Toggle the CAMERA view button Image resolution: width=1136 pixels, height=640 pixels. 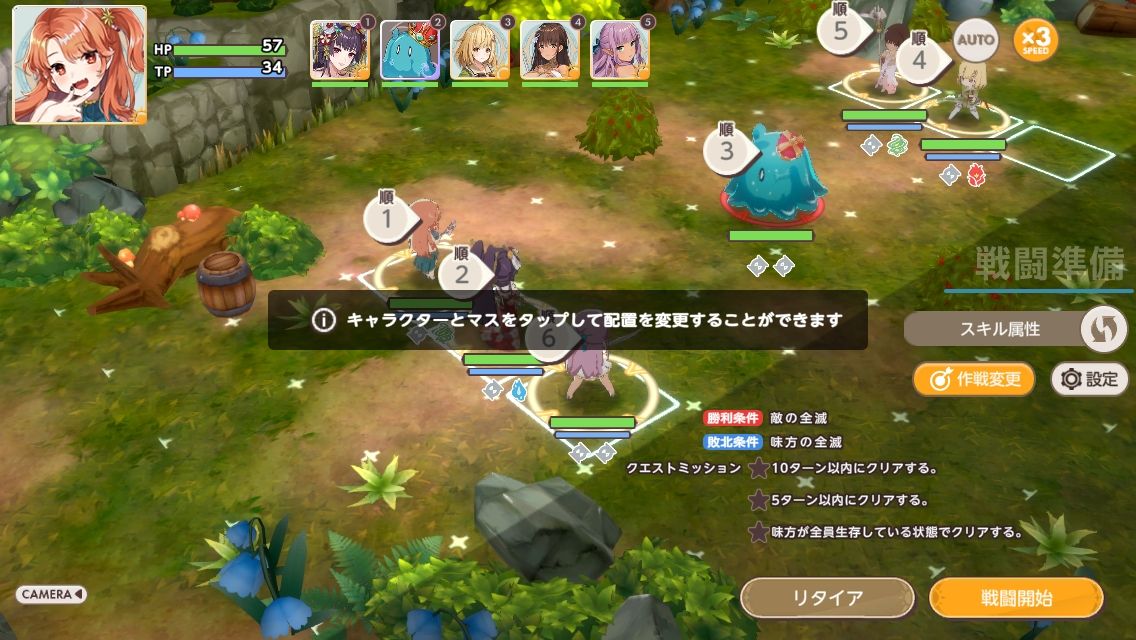pos(51,594)
